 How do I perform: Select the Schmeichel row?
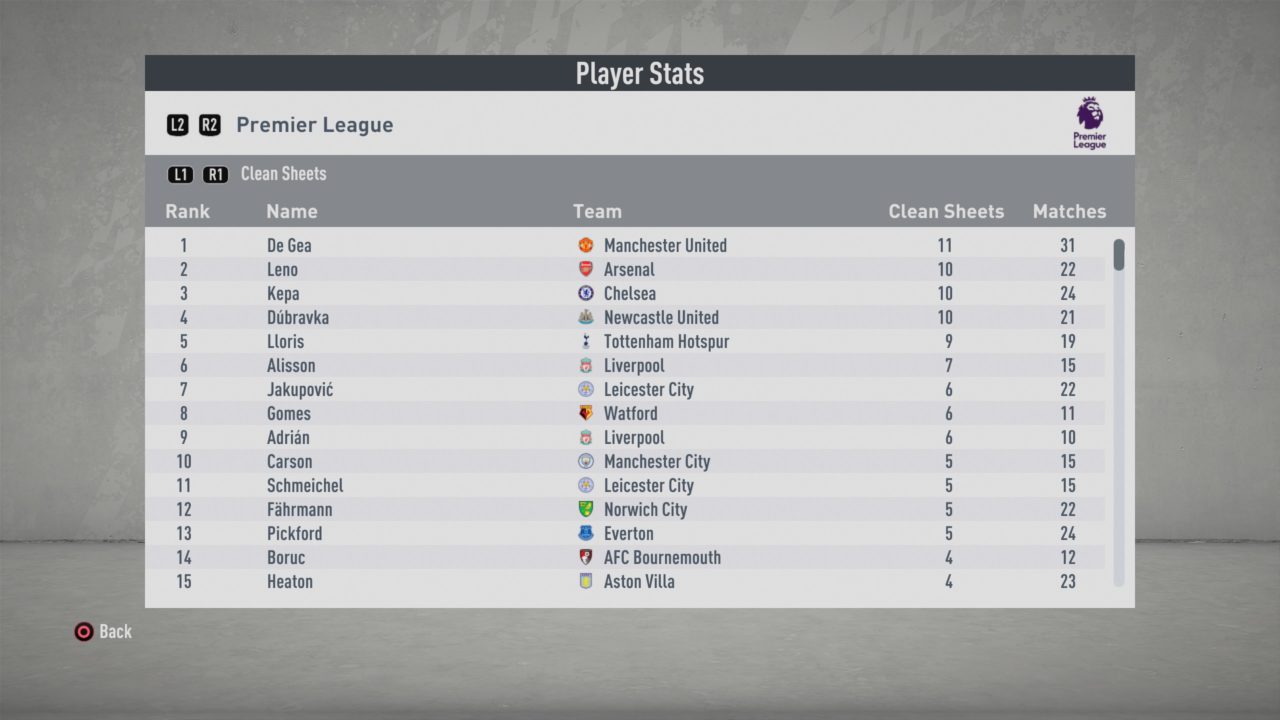(640, 485)
